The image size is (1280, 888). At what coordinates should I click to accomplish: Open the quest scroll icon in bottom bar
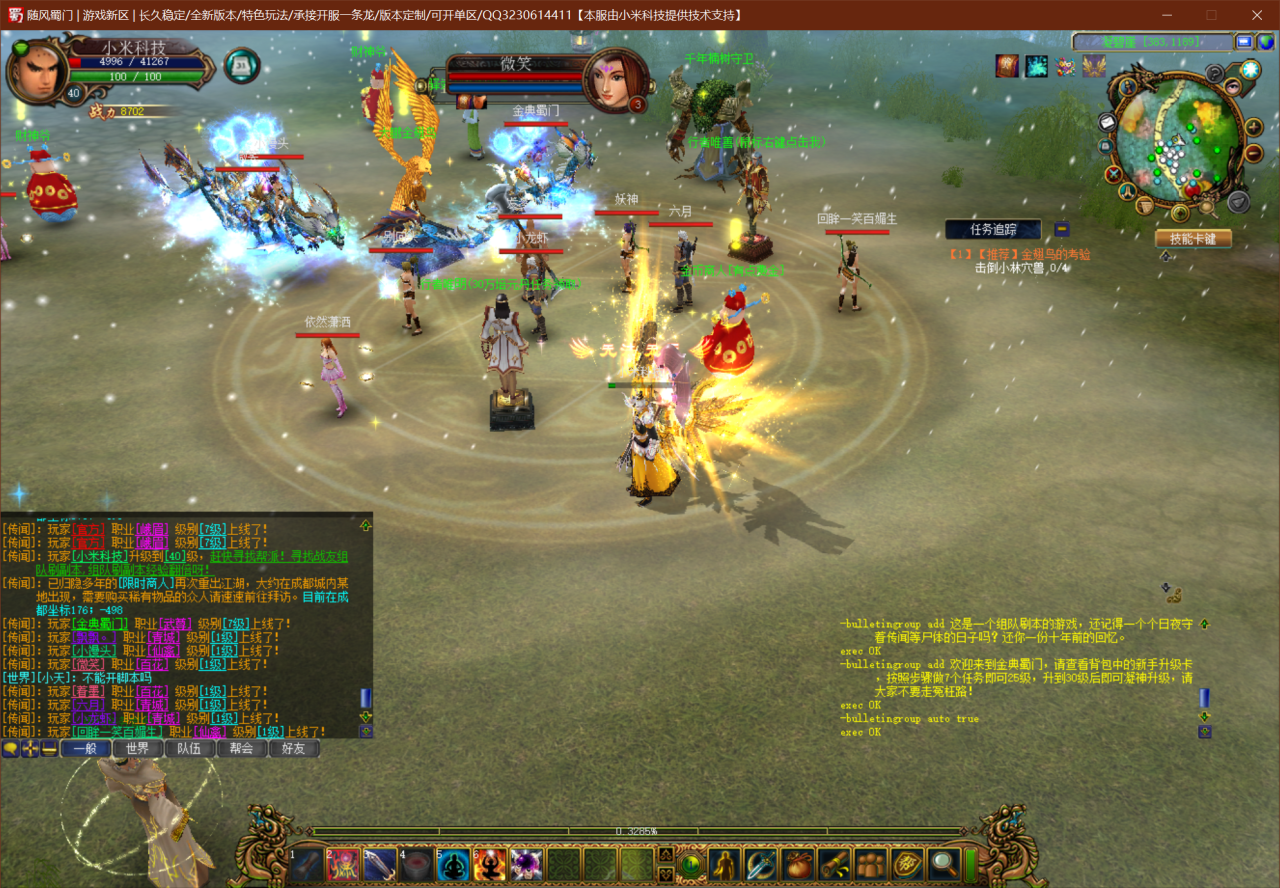pyautogui.click(x=834, y=865)
